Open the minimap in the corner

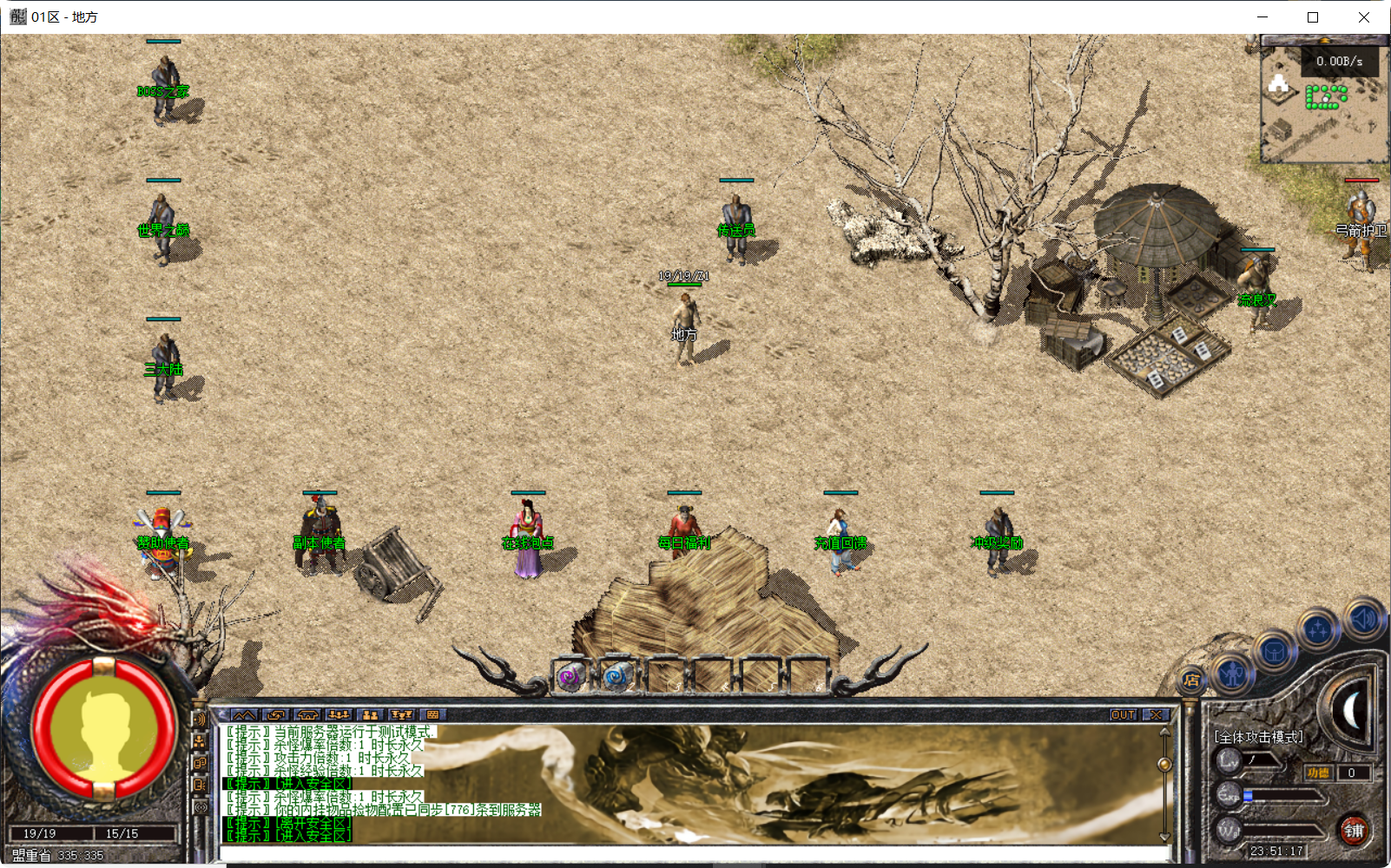1322,106
